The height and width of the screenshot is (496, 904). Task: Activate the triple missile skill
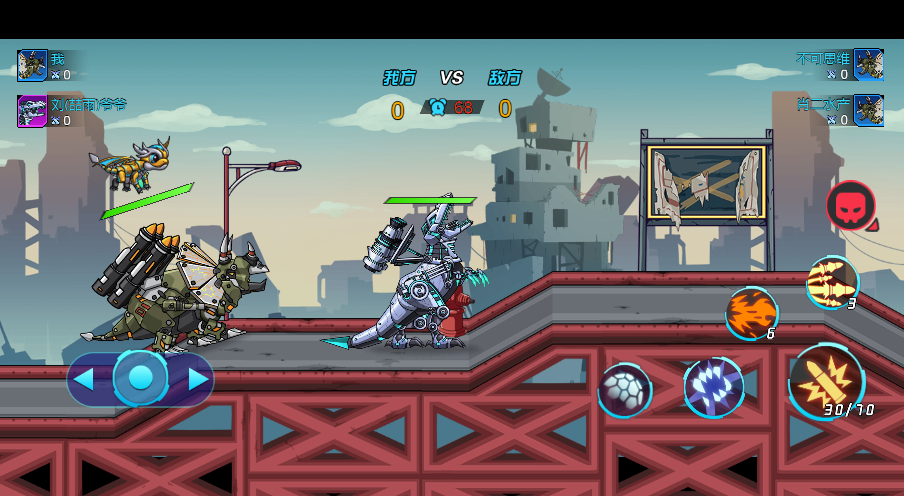tap(831, 282)
